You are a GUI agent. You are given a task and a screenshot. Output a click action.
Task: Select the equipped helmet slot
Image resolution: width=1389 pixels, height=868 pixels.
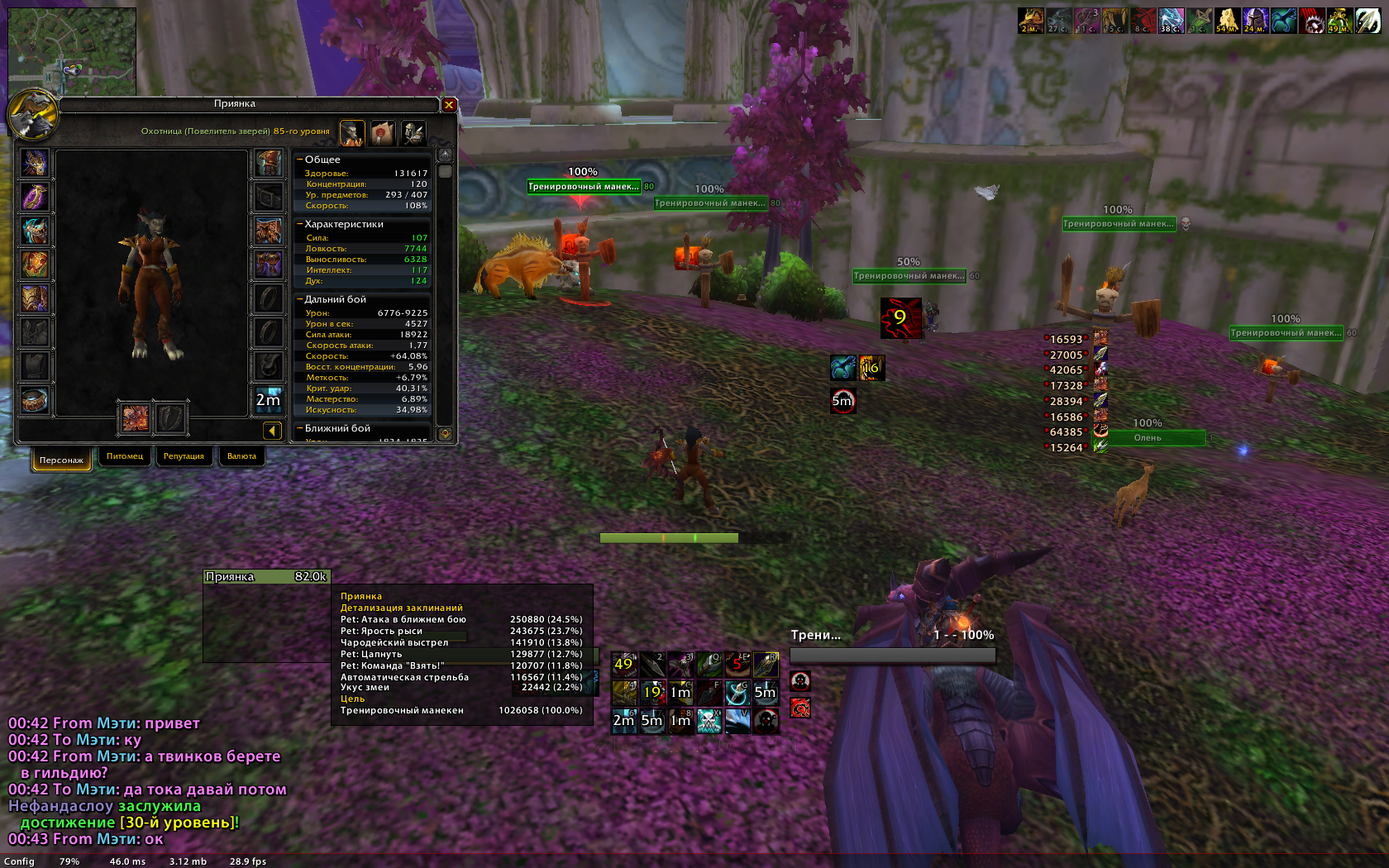point(35,163)
